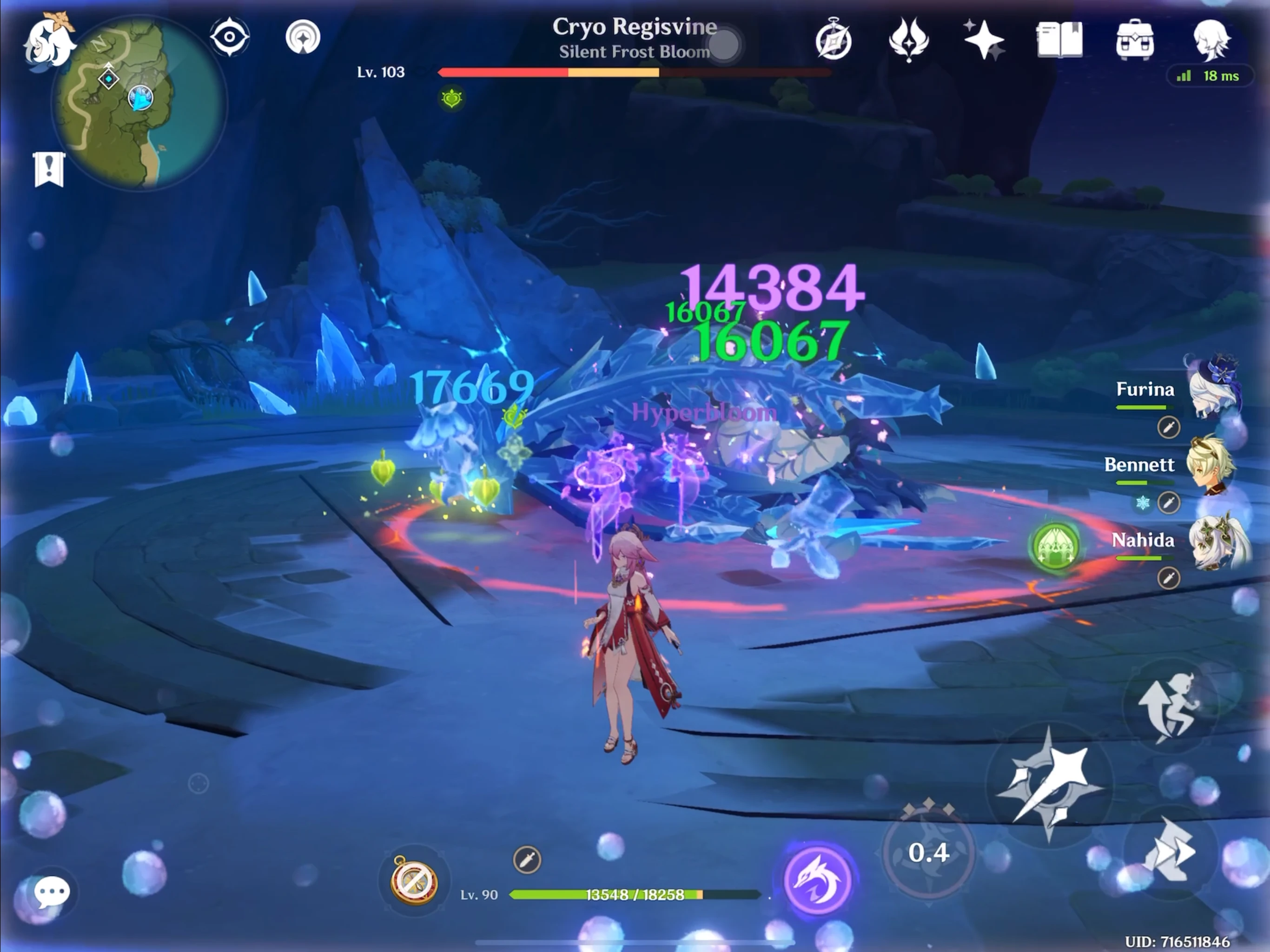Screen dimensions: 1270x952
Task: Open the Events overview compass icon
Action: click(x=833, y=39)
